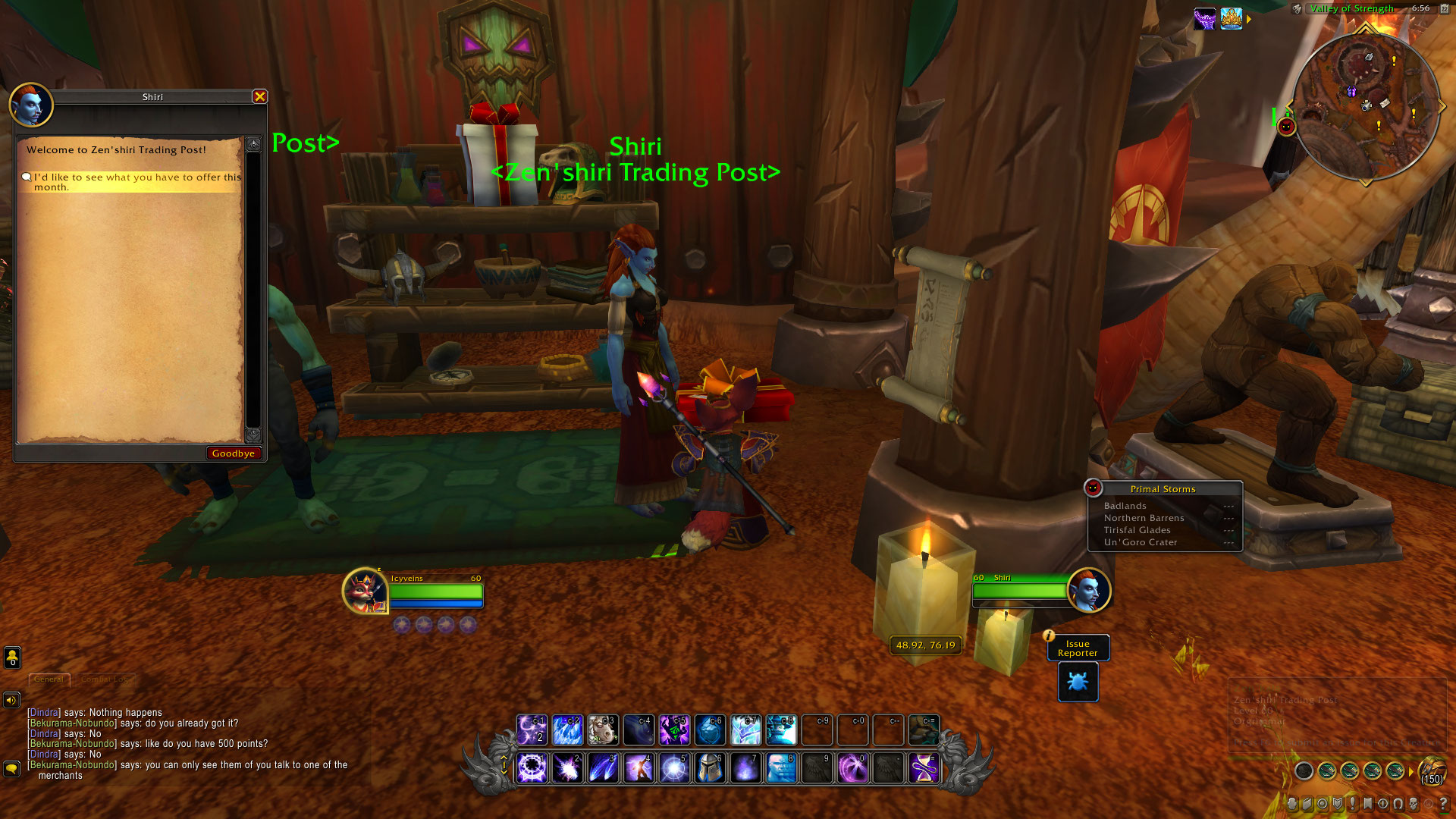Open the help menu question mark icon
This screenshot has height=819, width=1456.
coord(1445,804)
